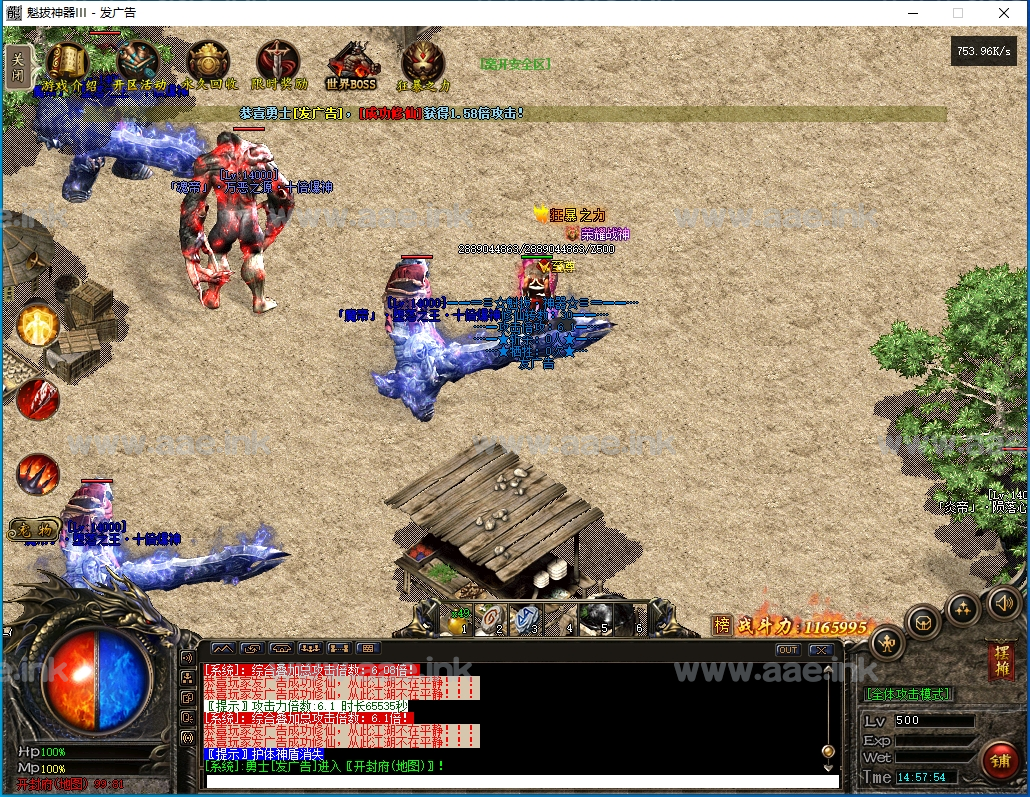1030x797 pixels.
Task: Open the 限时奖励 sword icon
Action: point(277,64)
